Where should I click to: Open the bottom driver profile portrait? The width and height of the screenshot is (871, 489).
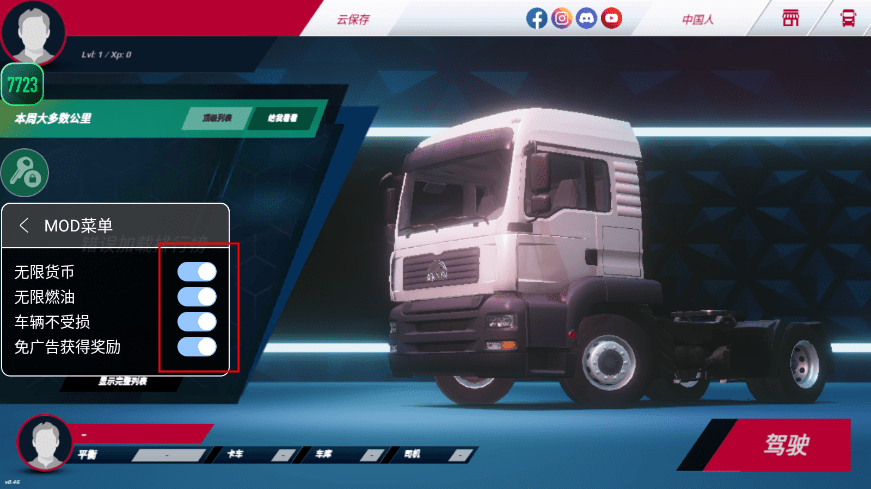[44, 442]
